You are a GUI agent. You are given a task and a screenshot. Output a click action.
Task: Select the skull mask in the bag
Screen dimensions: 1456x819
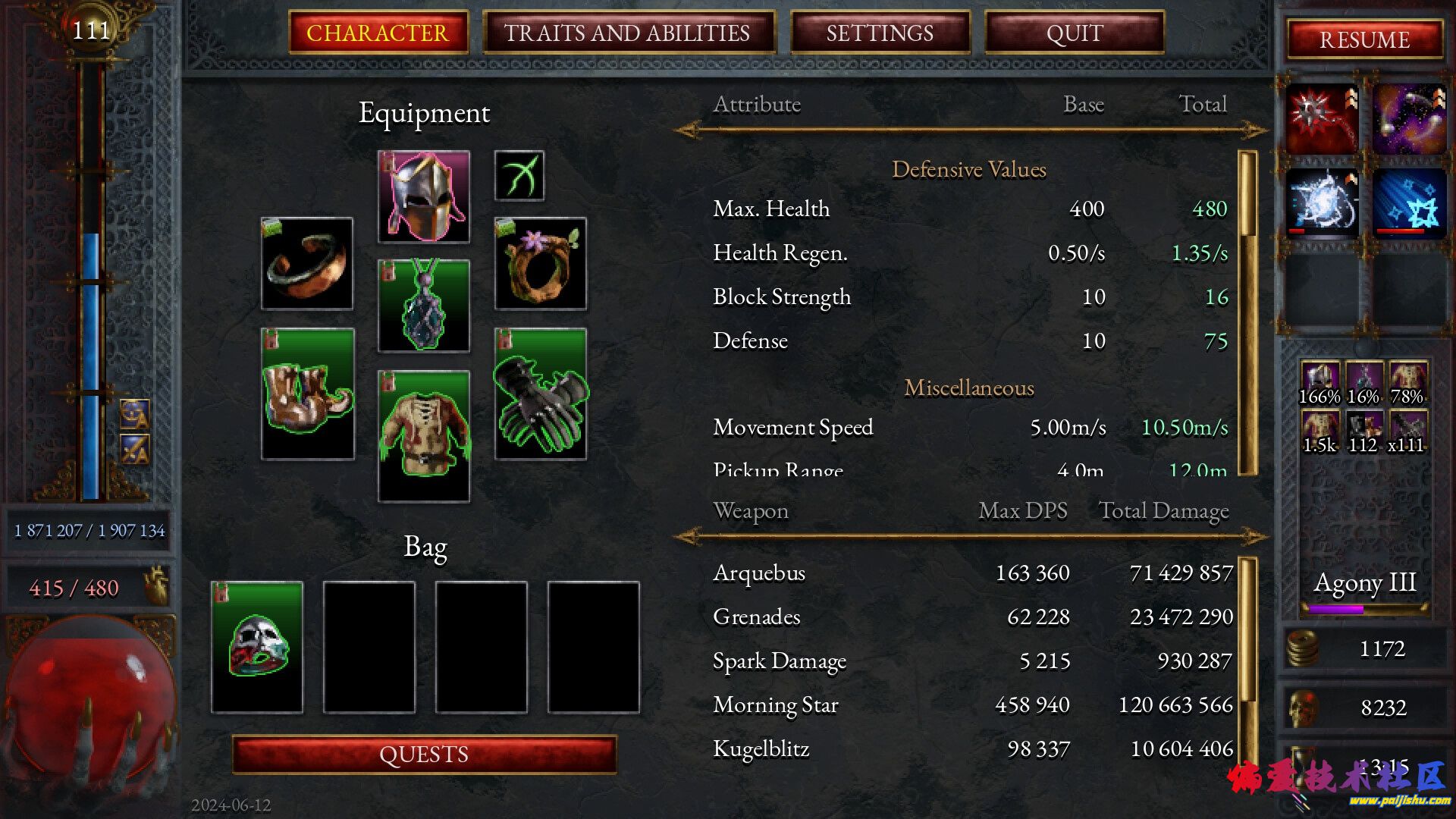[x=257, y=647]
